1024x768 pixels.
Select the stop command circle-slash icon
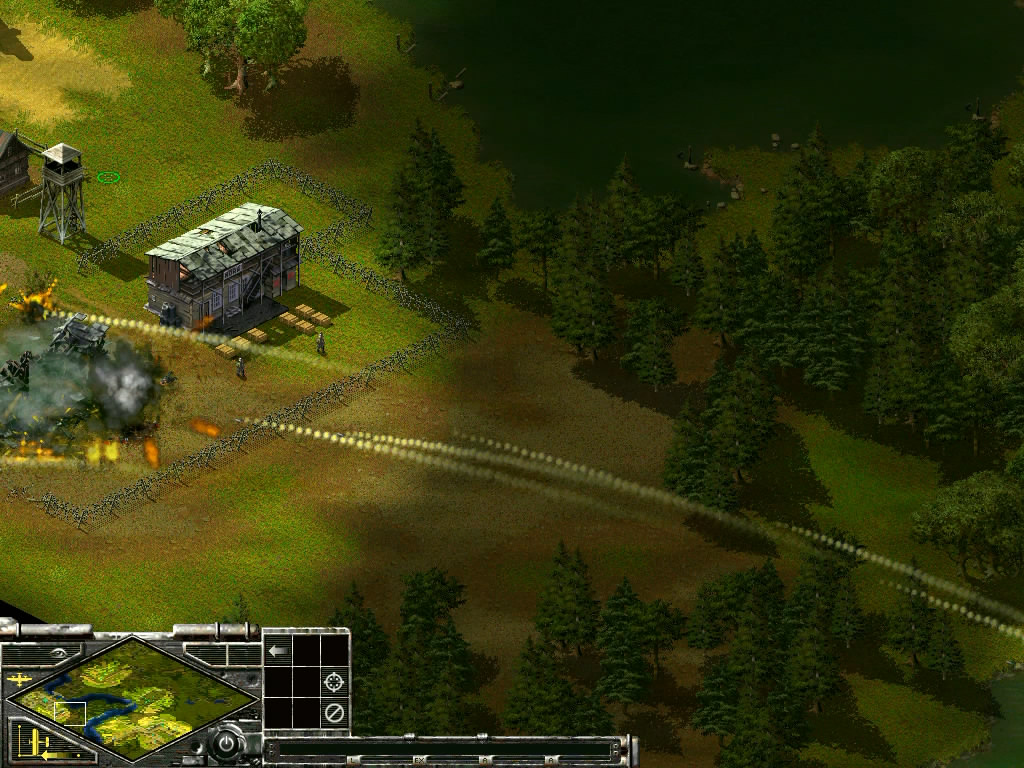tap(335, 713)
